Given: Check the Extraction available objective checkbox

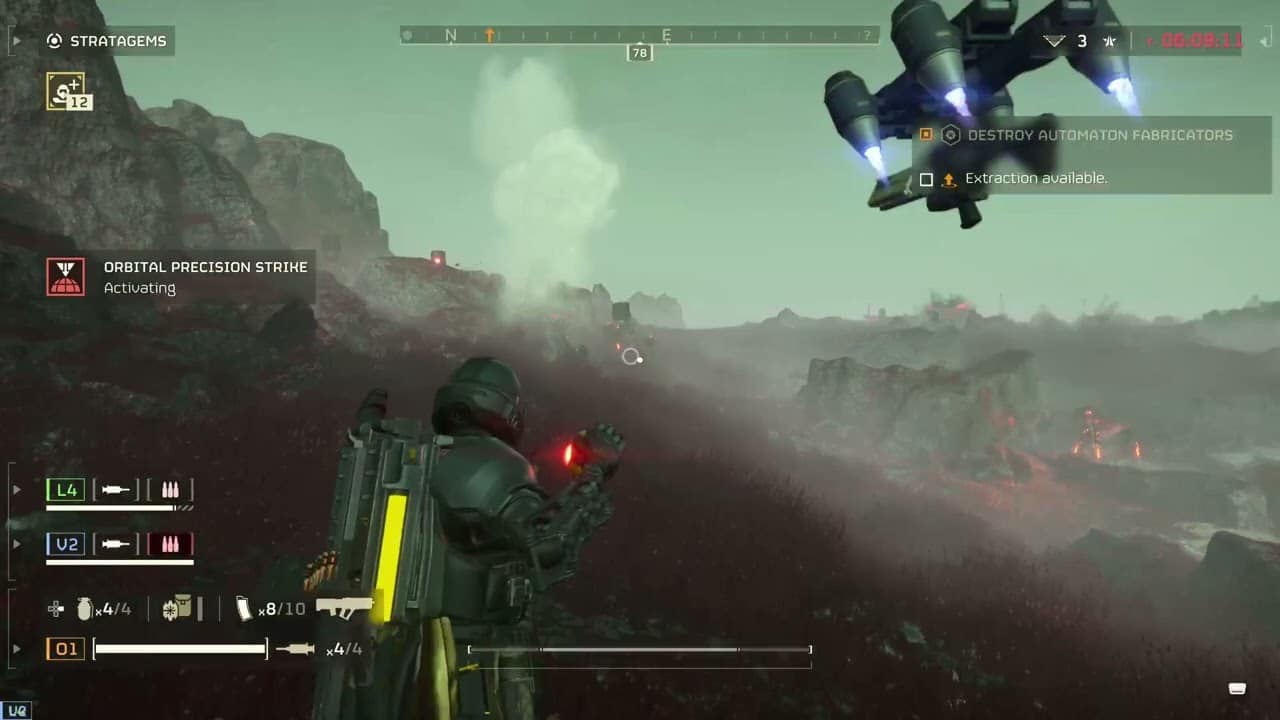Looking at the screenshot, I should (926, 178).
